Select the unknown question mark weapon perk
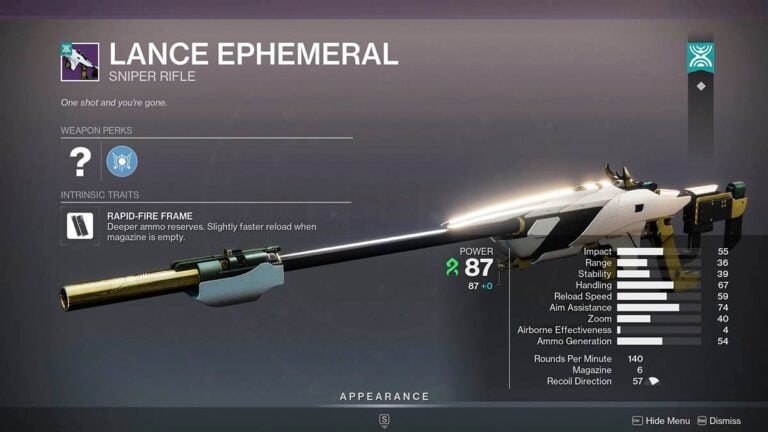The height and width of the screenshot is (432, 768). click(79, 161)
